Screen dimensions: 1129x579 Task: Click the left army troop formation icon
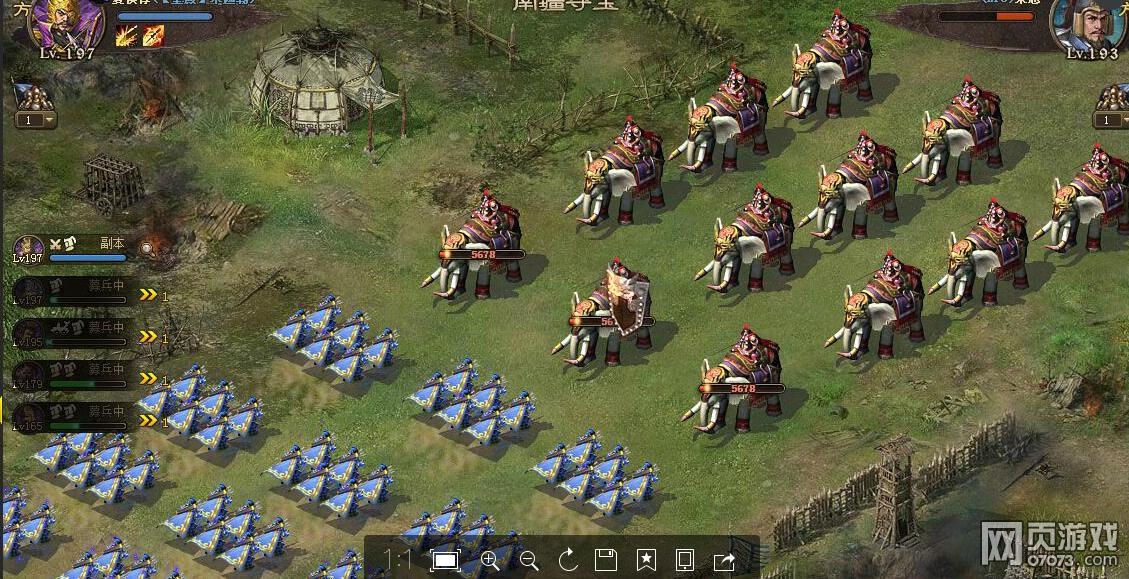(34, 97)
